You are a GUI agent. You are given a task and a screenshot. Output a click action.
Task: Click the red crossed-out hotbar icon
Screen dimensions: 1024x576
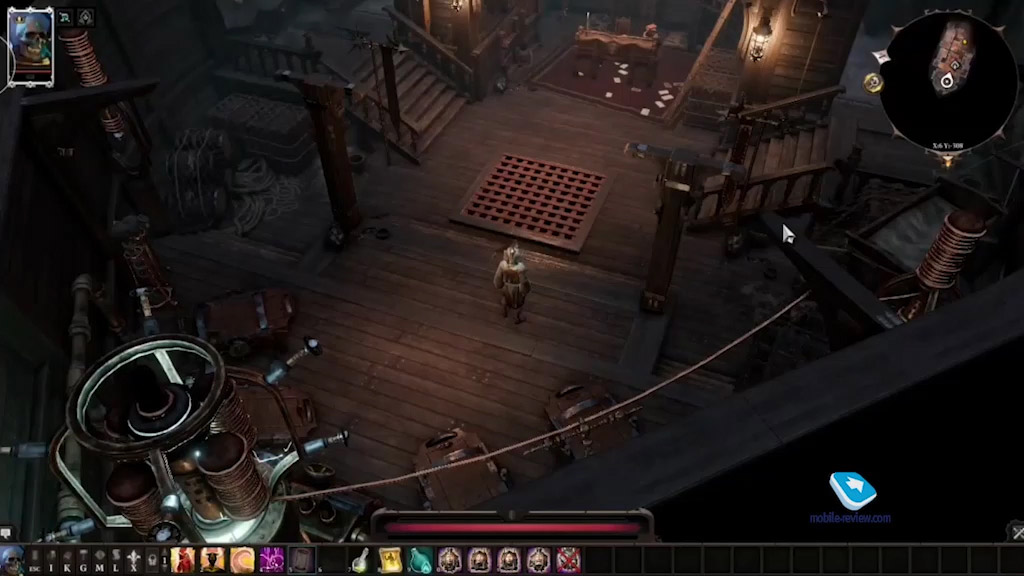(568, 560)
